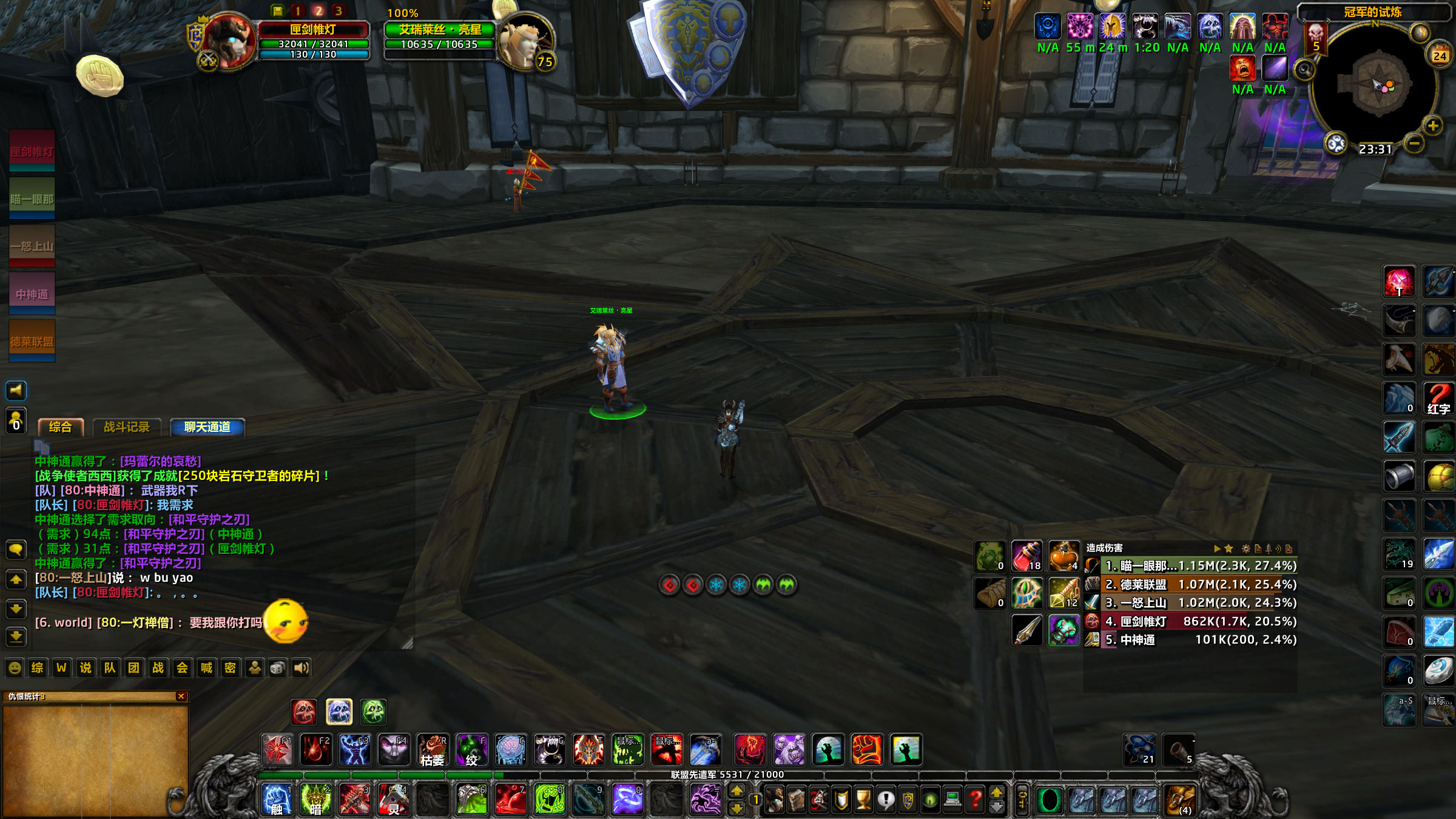Viewport: 1456px width, 819px height.
Task: Click the play arrow to switch damage meter mode
Action: coord(1217,548)
